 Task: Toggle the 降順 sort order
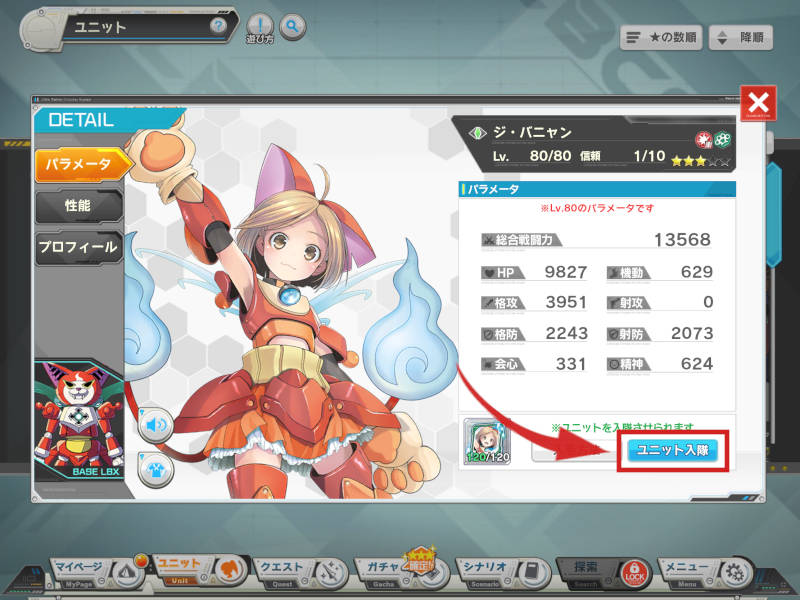click(743, 38)
